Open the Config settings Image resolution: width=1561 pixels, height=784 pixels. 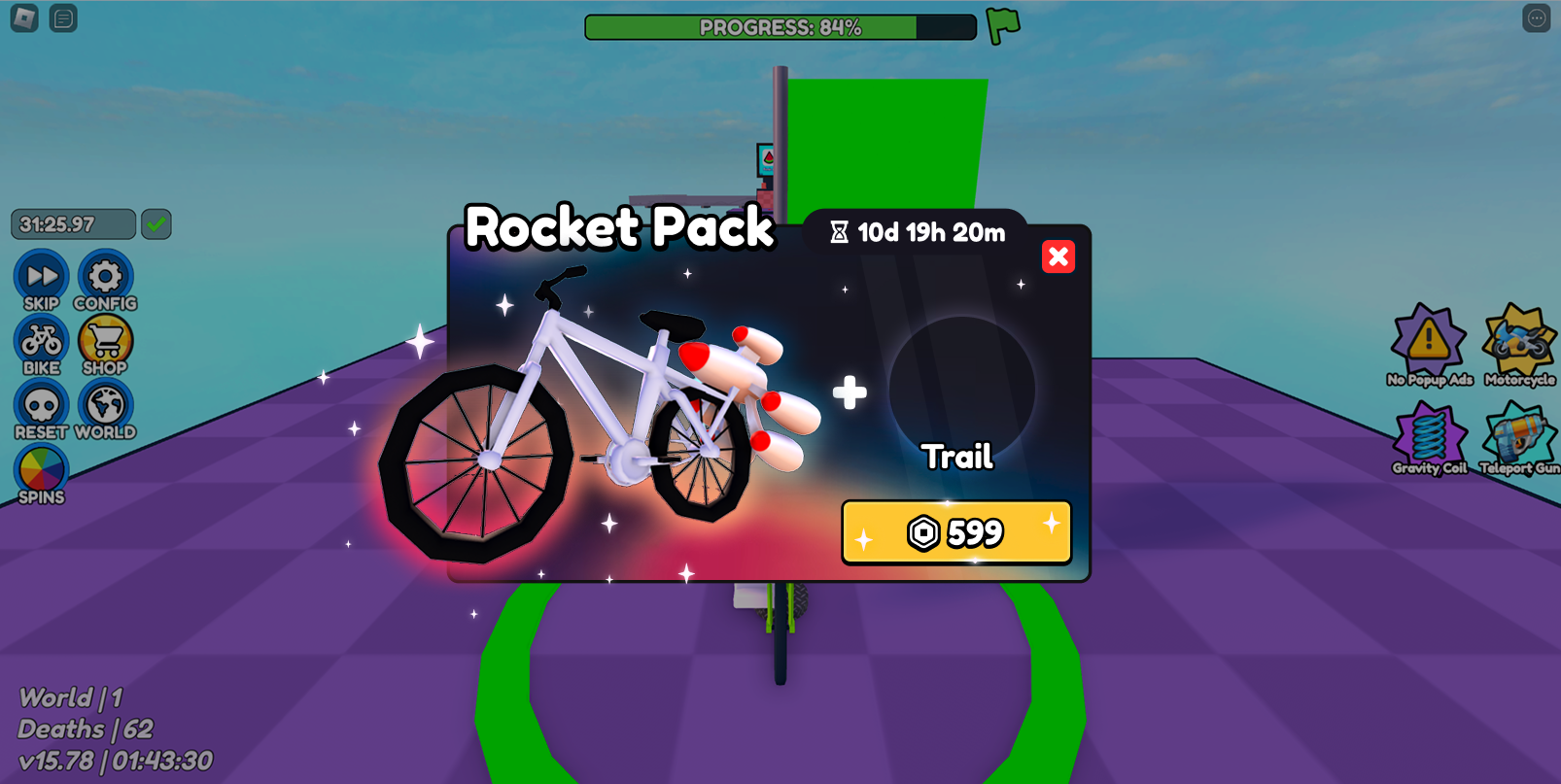coord(105,279)
